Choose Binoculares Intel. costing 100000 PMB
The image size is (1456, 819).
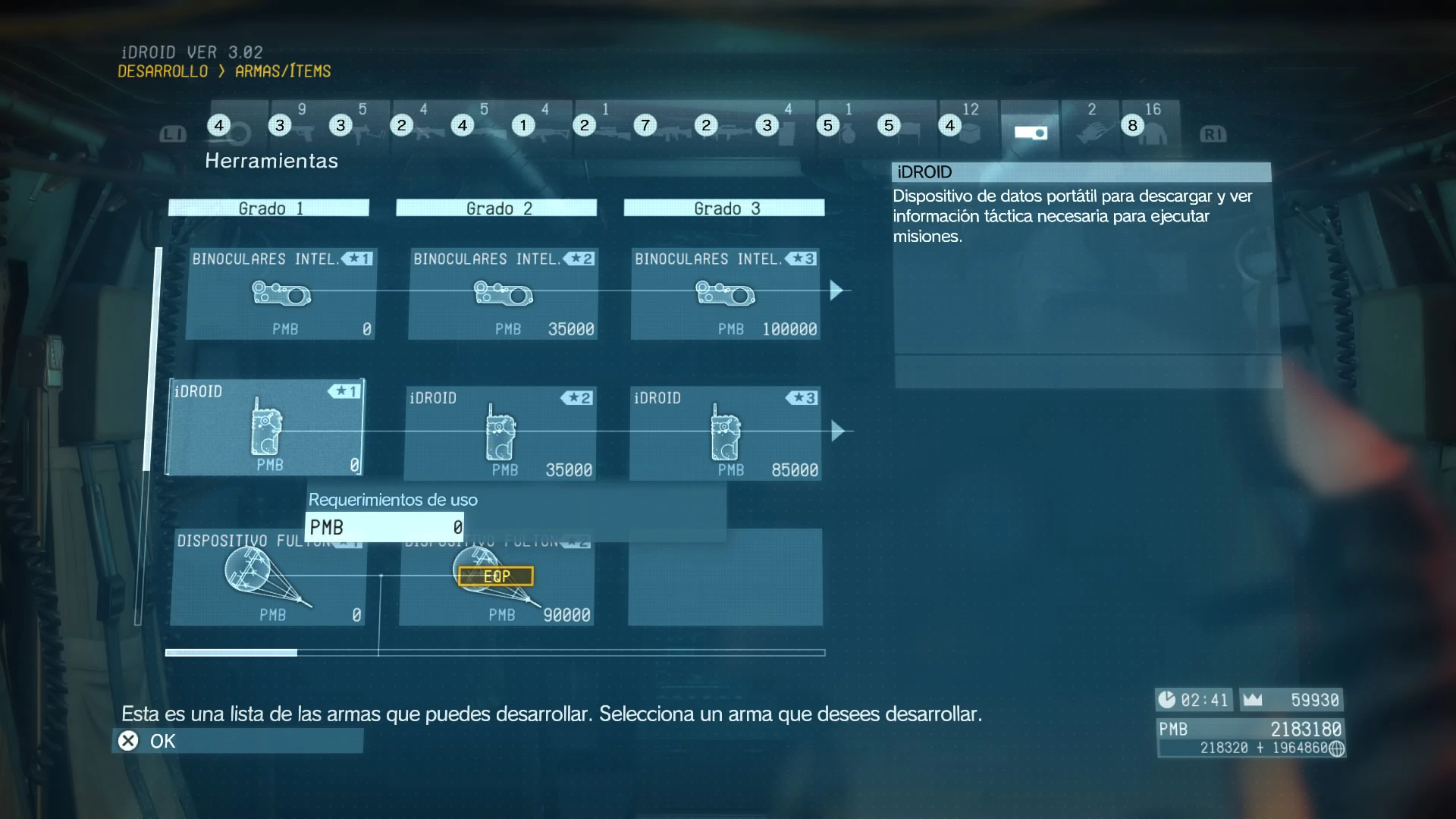click(726, 293)
